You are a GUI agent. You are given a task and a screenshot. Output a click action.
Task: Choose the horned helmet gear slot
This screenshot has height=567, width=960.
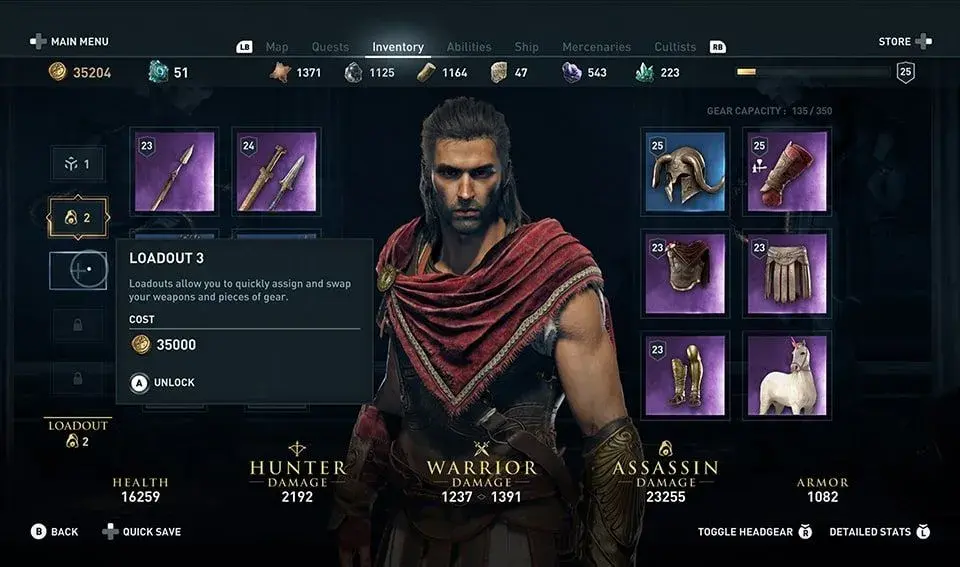[x=685, y=171]
